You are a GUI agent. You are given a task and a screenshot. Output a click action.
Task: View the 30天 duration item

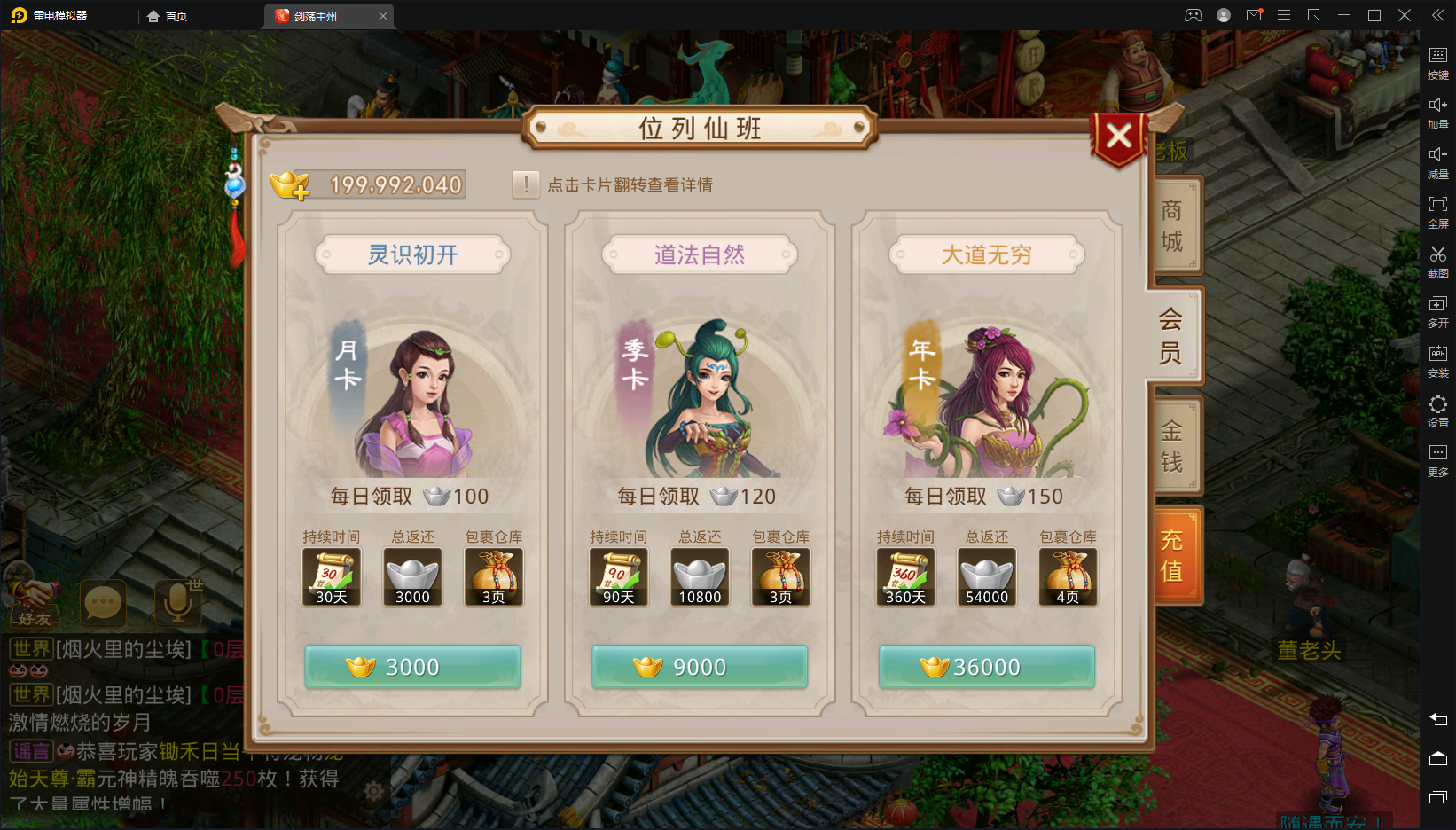(x=332, y=576)
